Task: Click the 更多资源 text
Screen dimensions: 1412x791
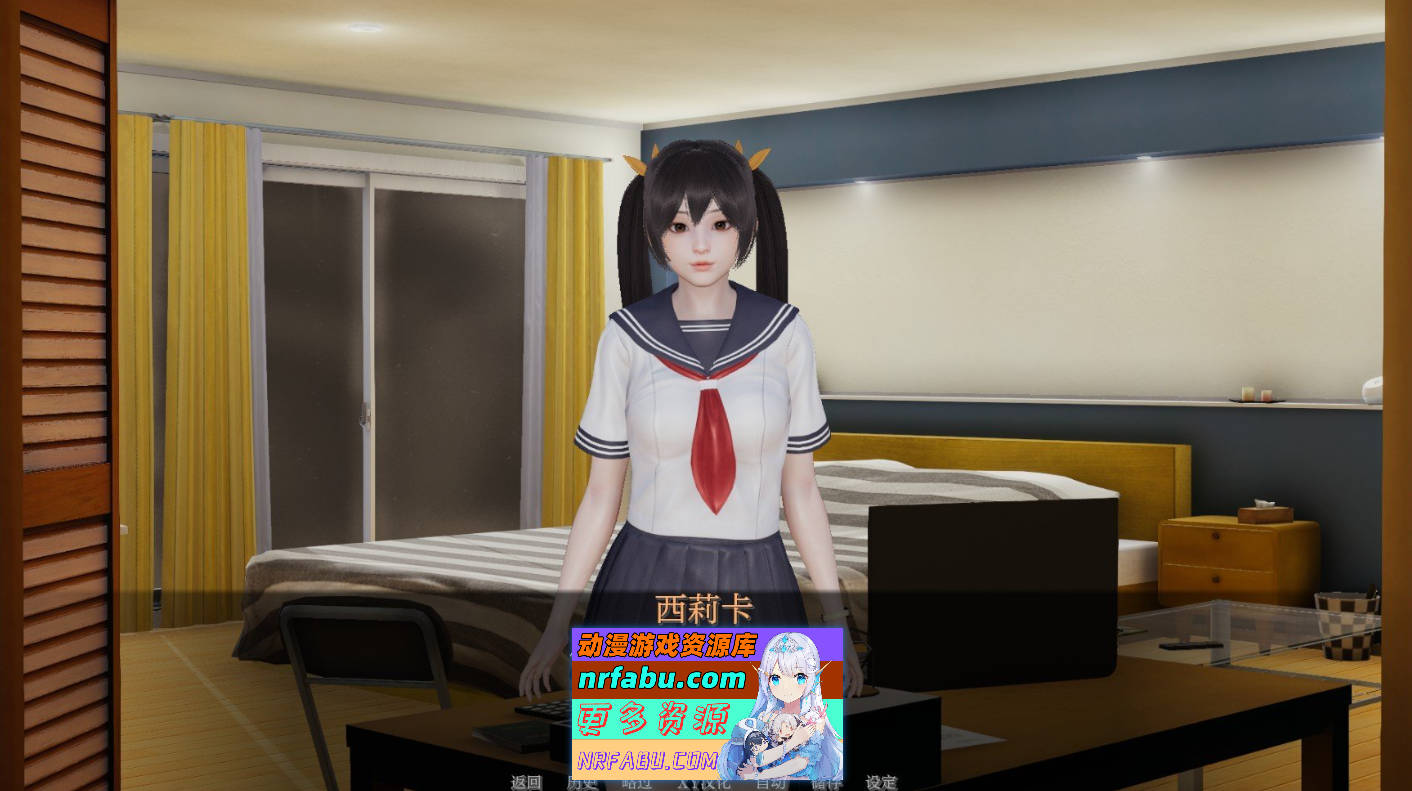Action: tap(655, 718)
